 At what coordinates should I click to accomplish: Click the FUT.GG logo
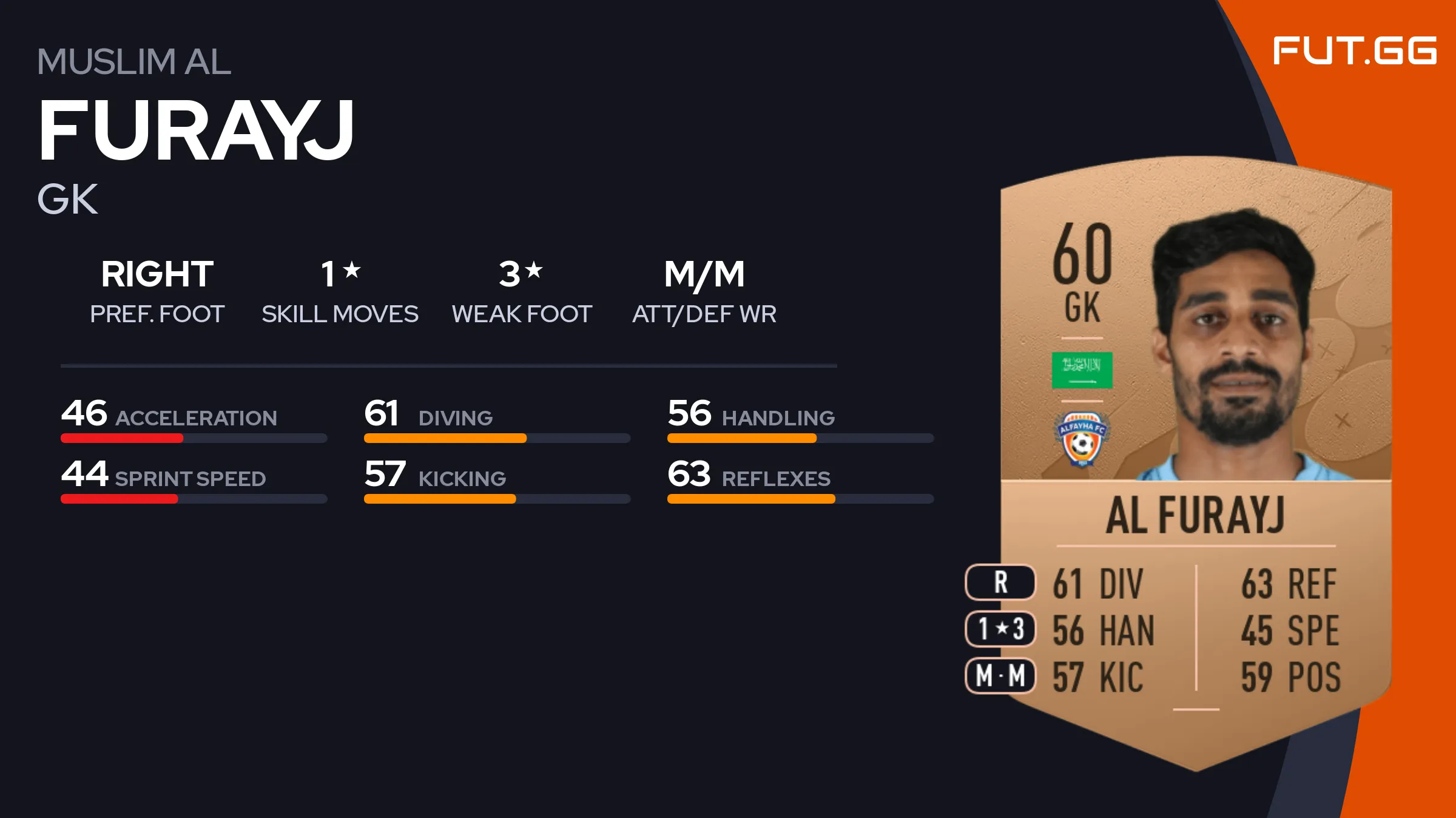click(x=1354, y=51)
